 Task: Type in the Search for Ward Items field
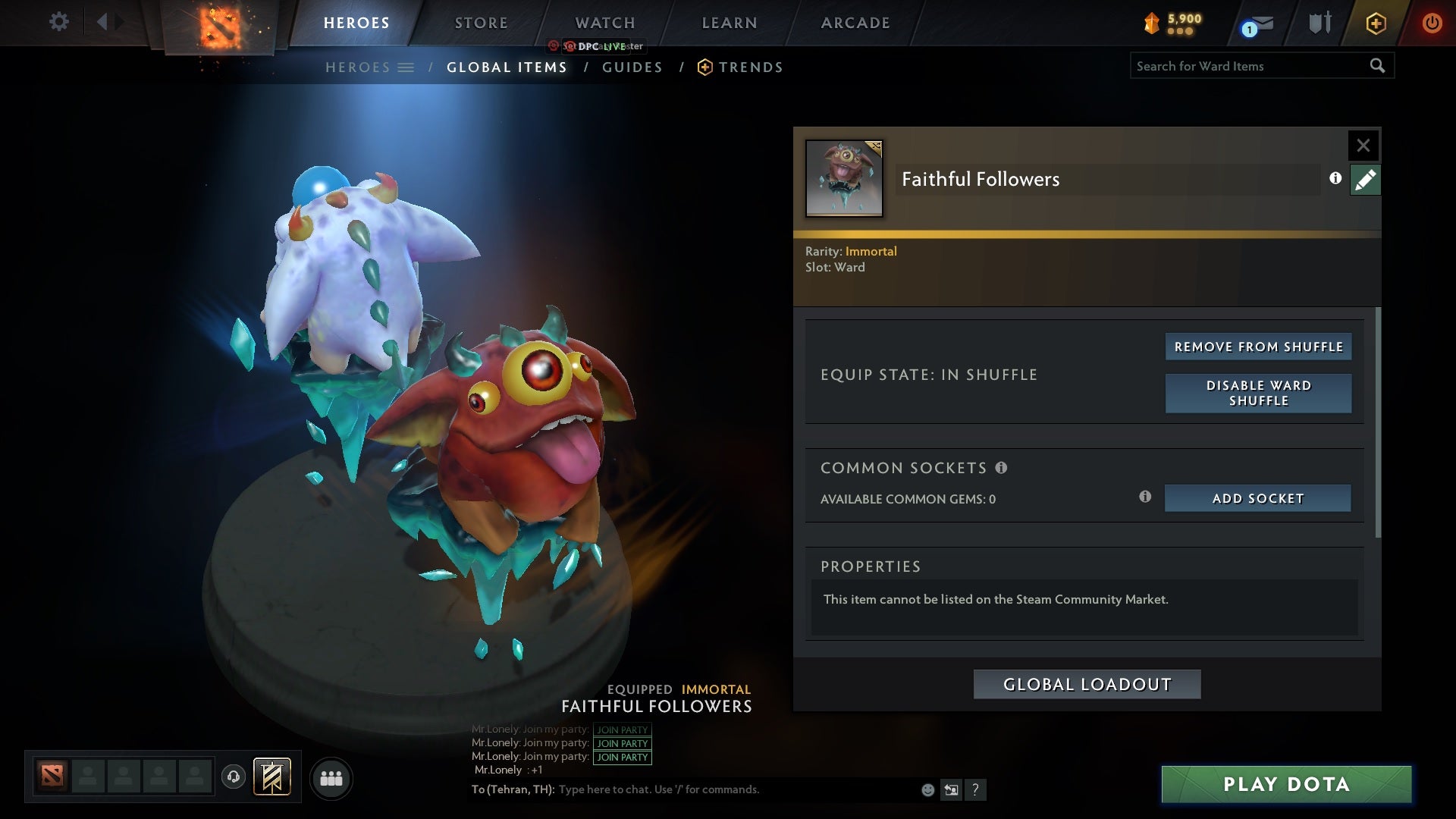click(1251, 65)
